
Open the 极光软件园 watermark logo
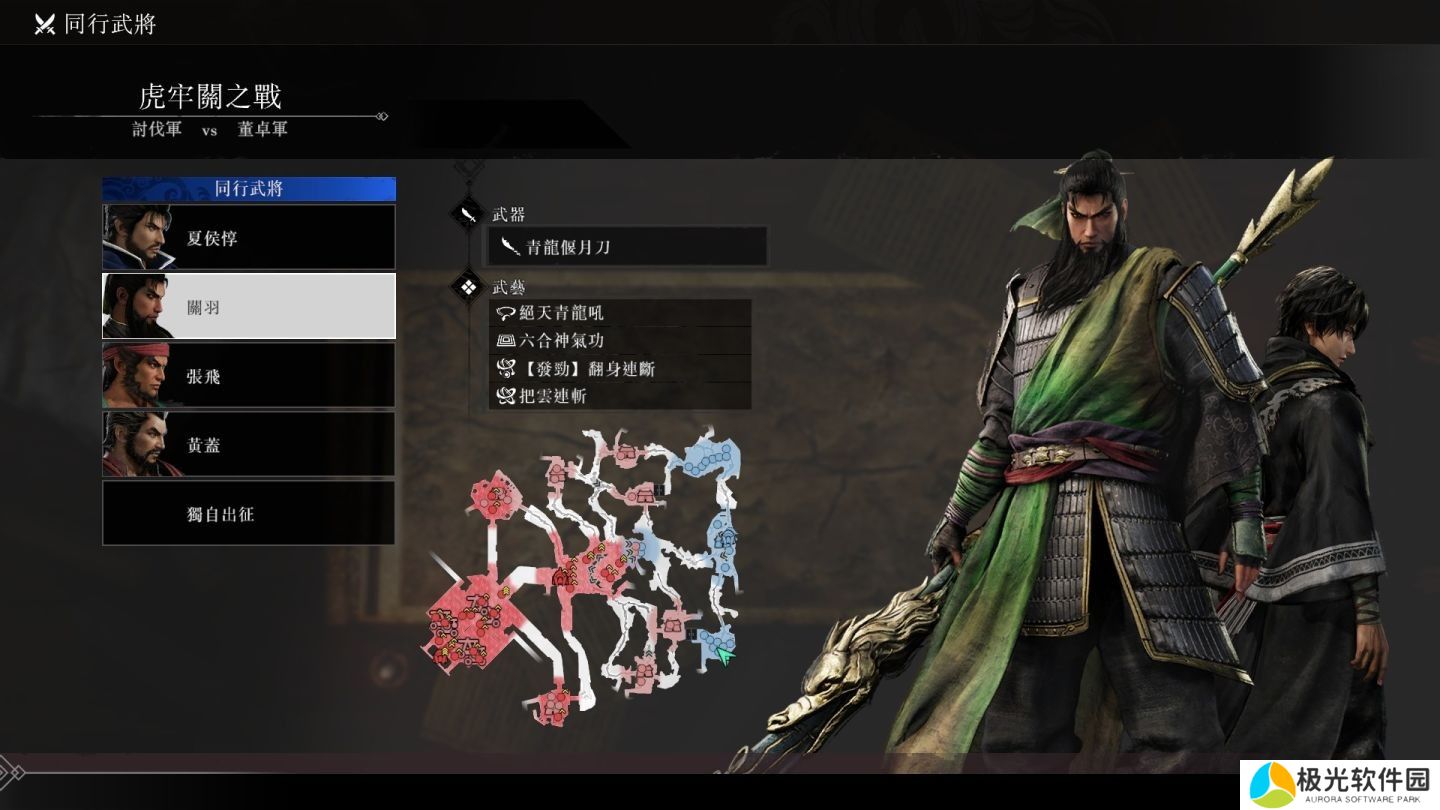[x=1338, y=783]
